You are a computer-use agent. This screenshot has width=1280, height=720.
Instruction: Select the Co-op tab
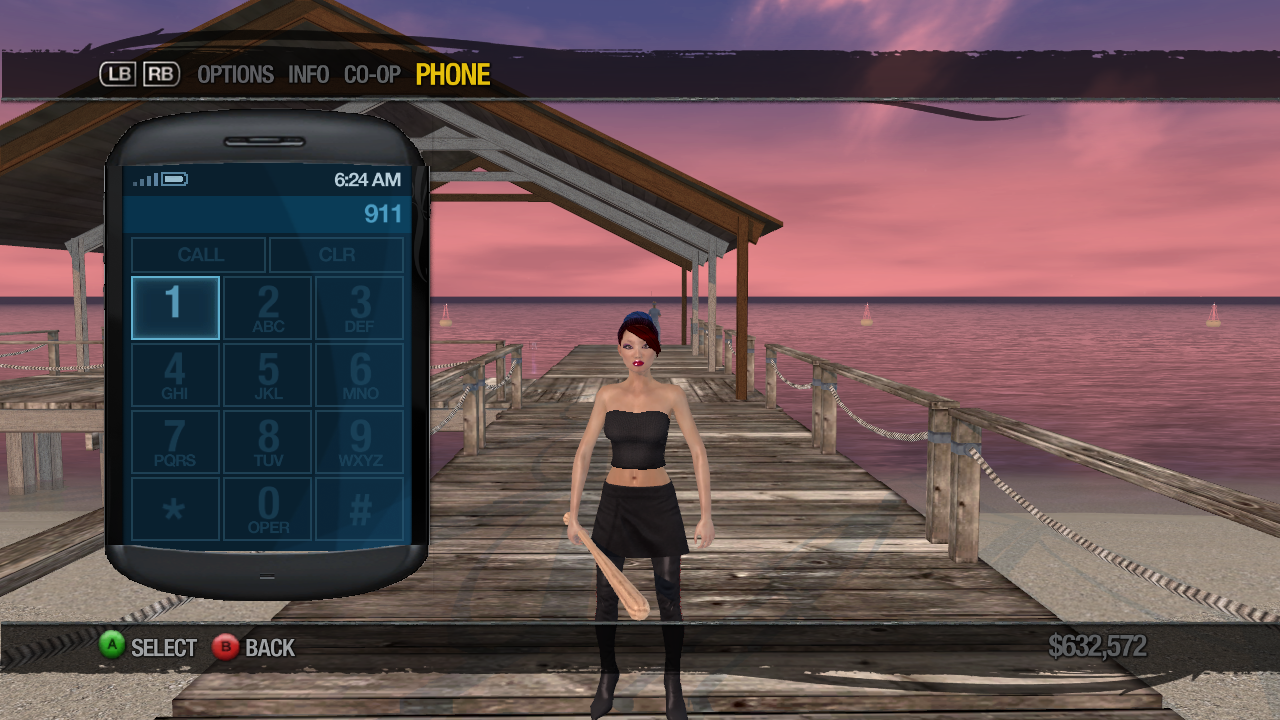(372, 75)
